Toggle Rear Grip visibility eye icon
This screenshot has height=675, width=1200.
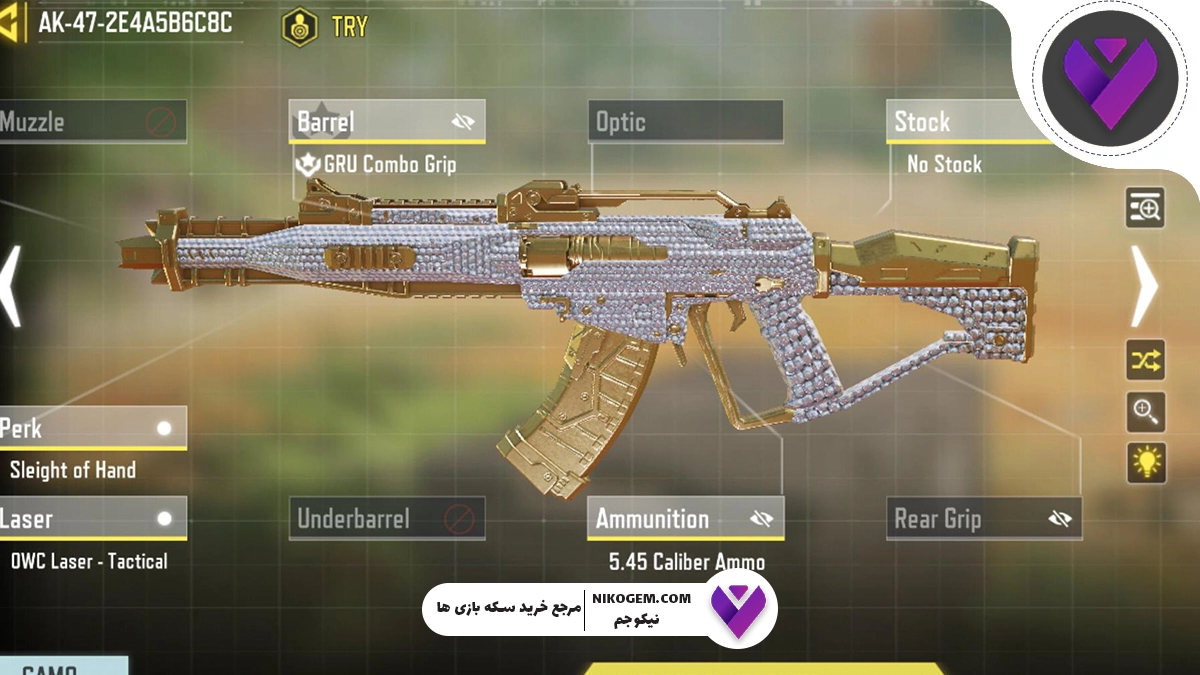coord(1060,519)
